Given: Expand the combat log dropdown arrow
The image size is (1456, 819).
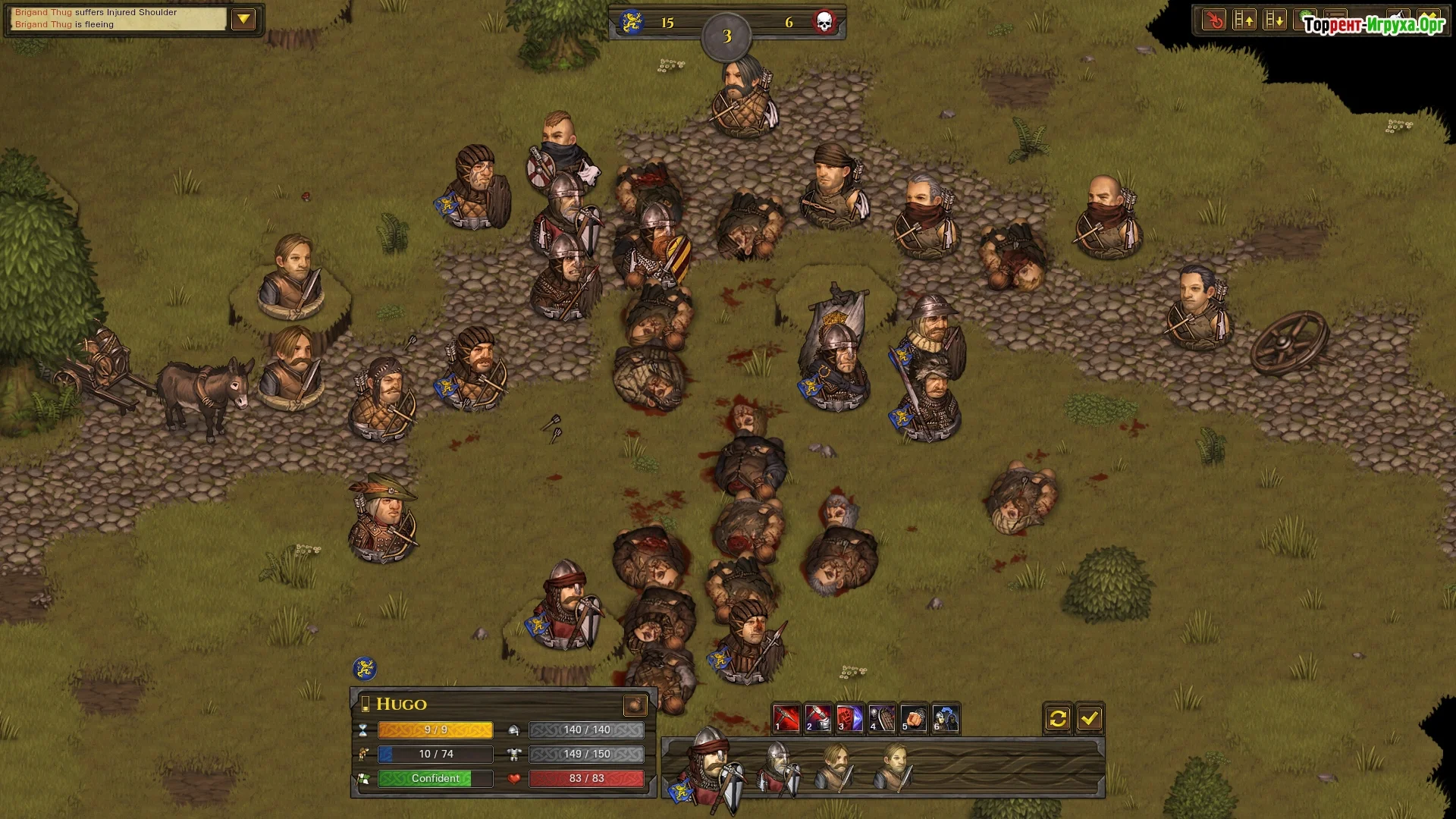Looking at the screenshot, I should point(243,19).
